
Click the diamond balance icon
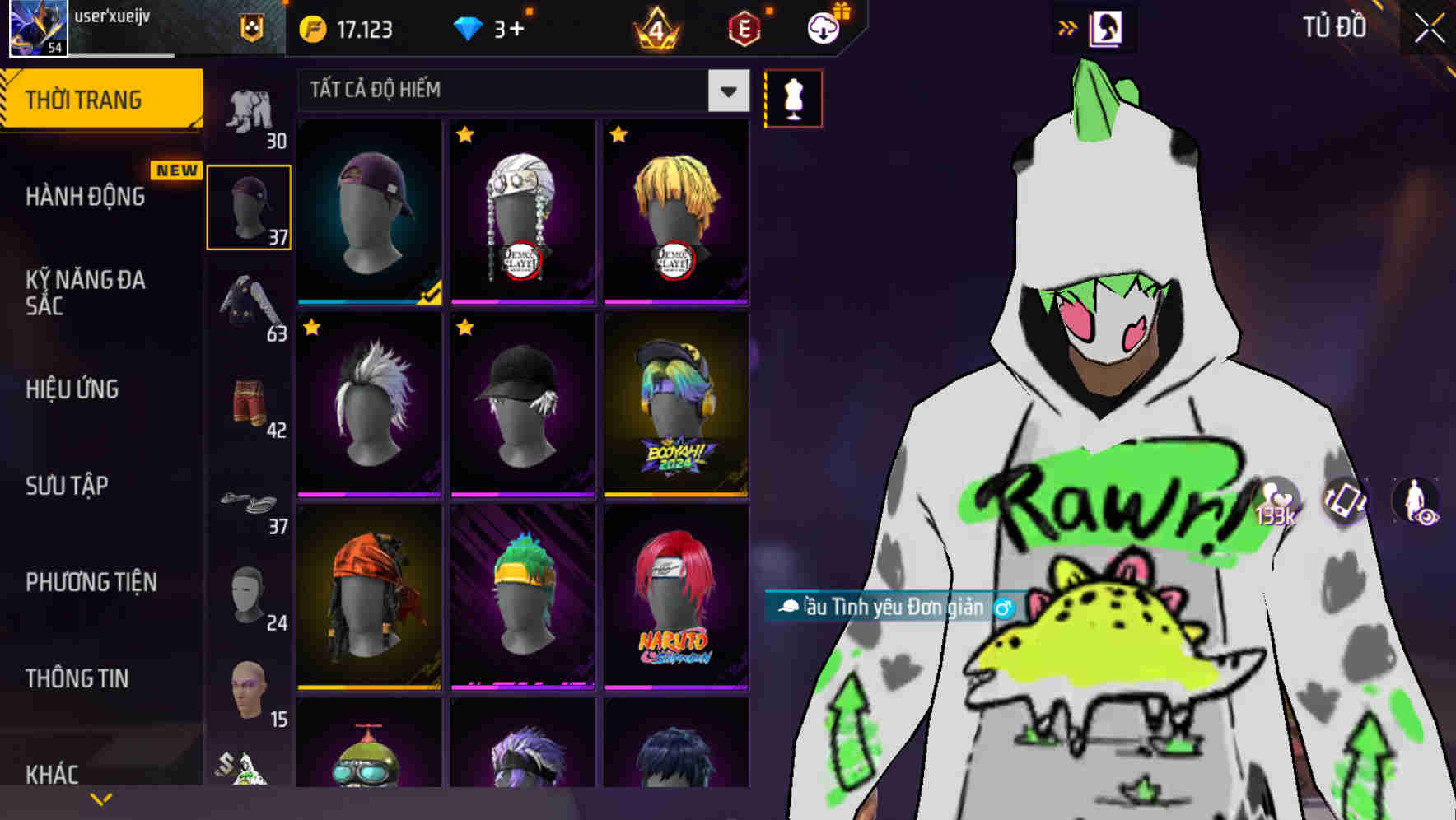pyautogui.click(x=468, y=27)
